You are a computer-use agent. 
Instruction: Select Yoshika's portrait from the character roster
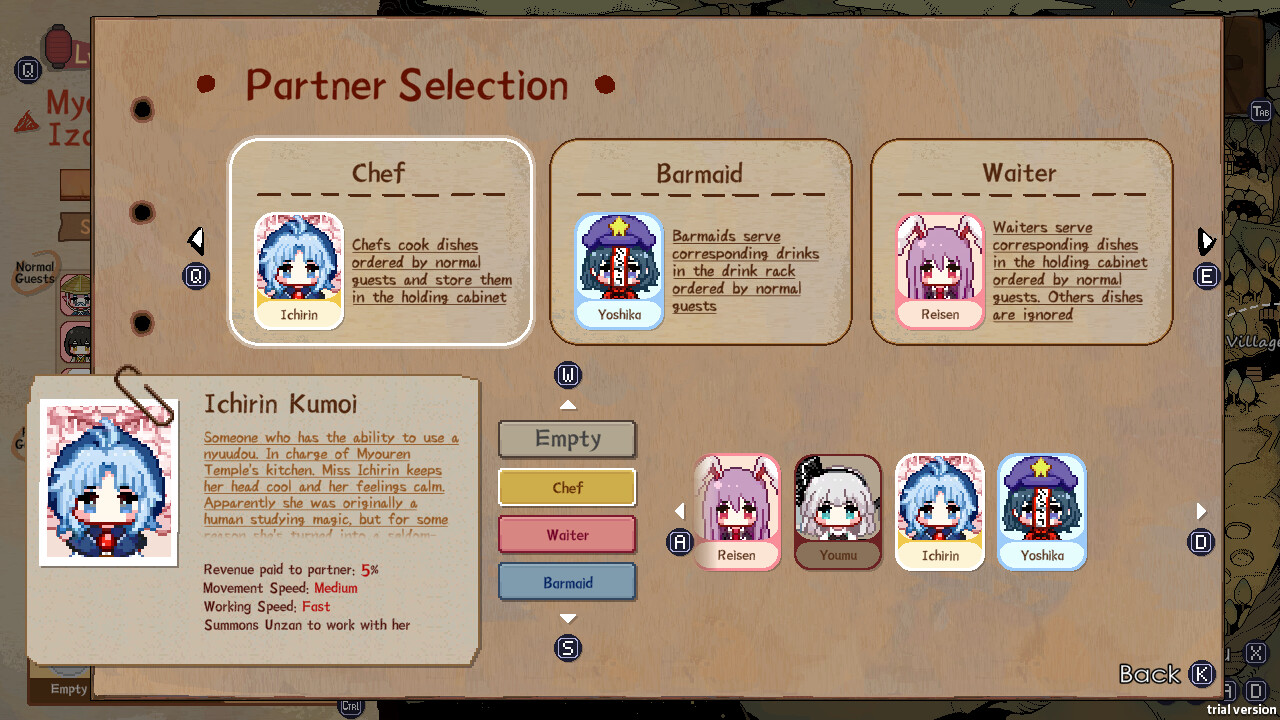click(x=1041, y=511)
